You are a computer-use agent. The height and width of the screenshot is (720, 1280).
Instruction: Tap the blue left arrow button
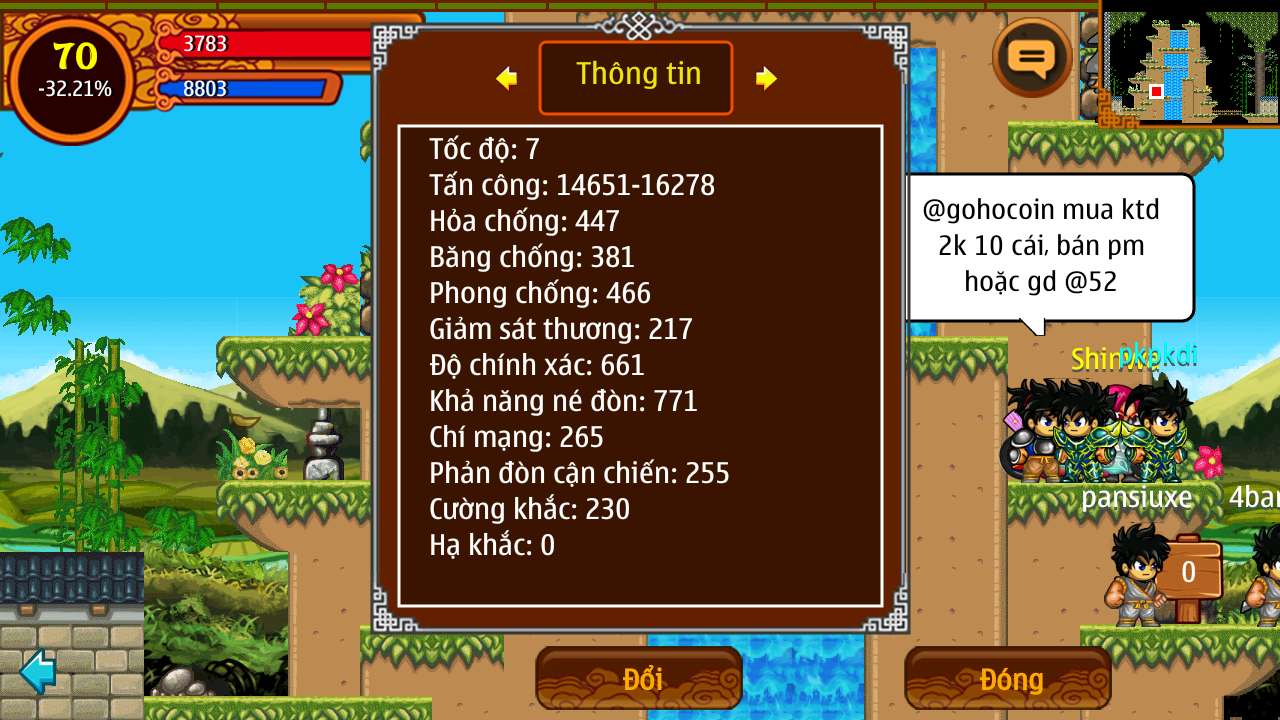coord(38,671)
